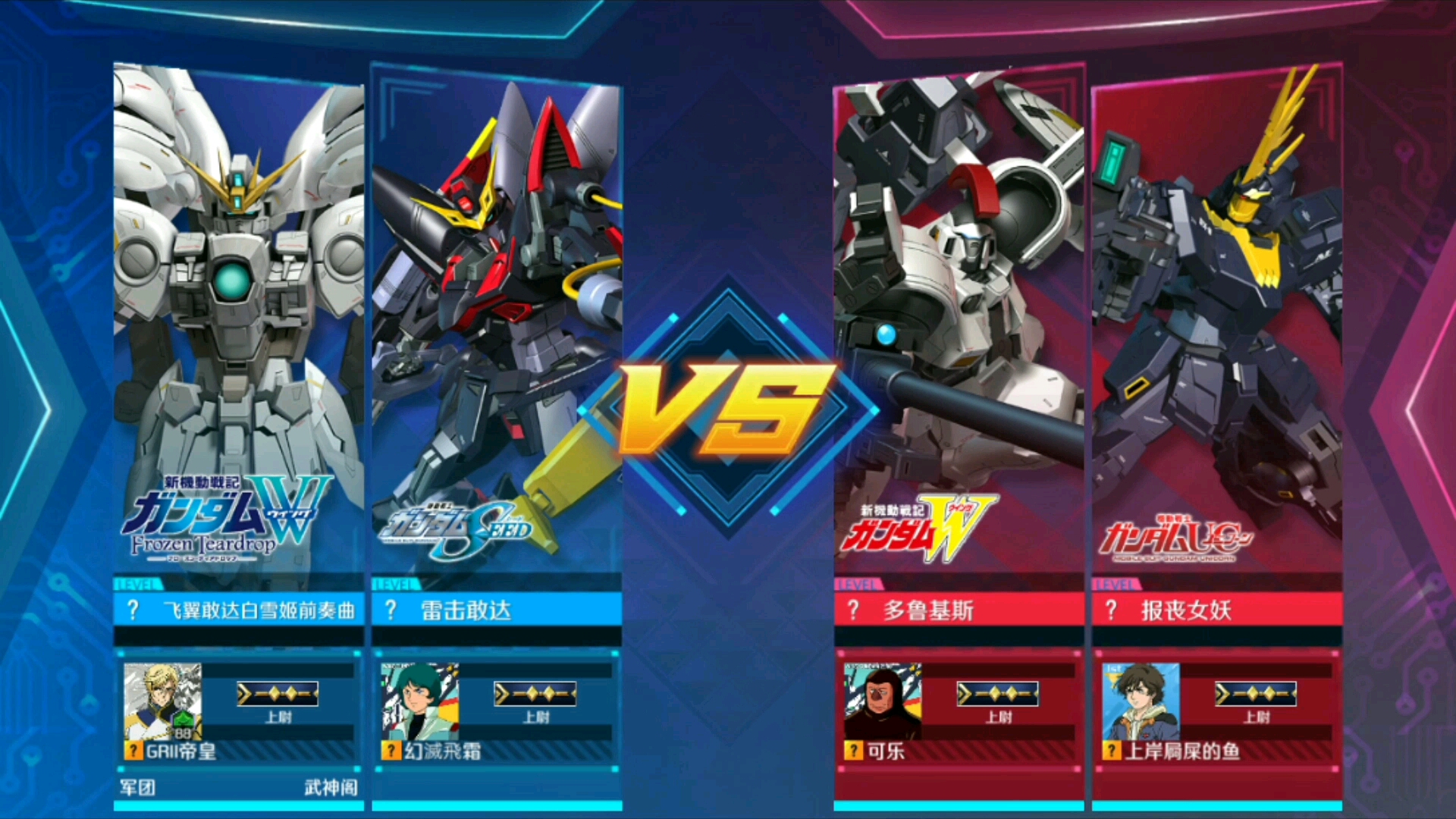Click the 飞翼敢达白雪姬前奏曲 name bar
This screenshot has width=1456, height=819.
click(238, 610)
